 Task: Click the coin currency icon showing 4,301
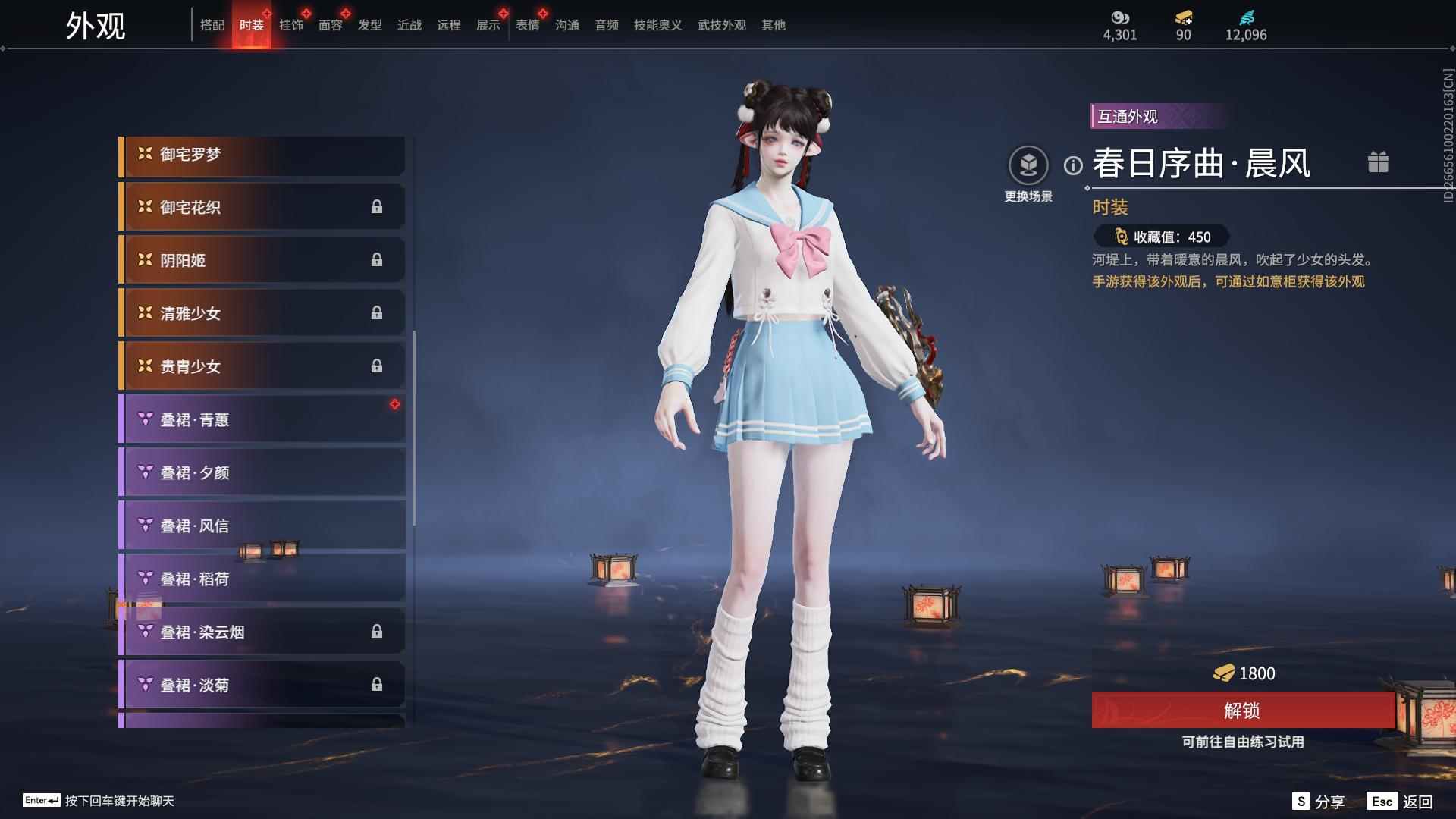point(1120,18)
